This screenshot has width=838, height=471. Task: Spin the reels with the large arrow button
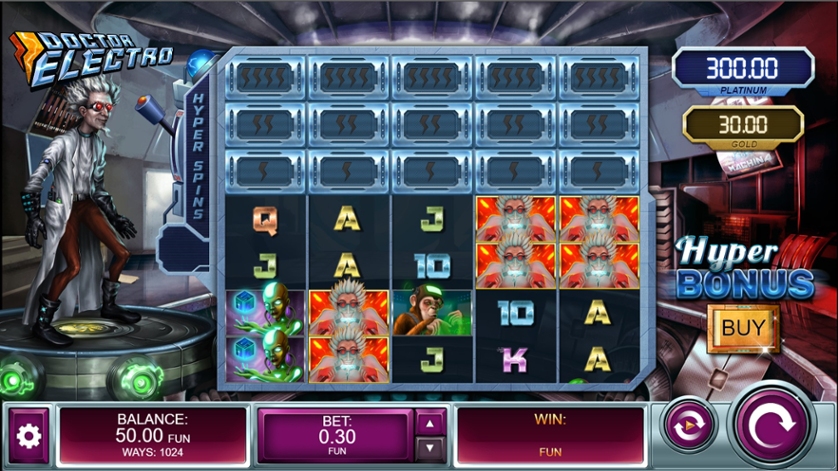(x=773, y=428)
